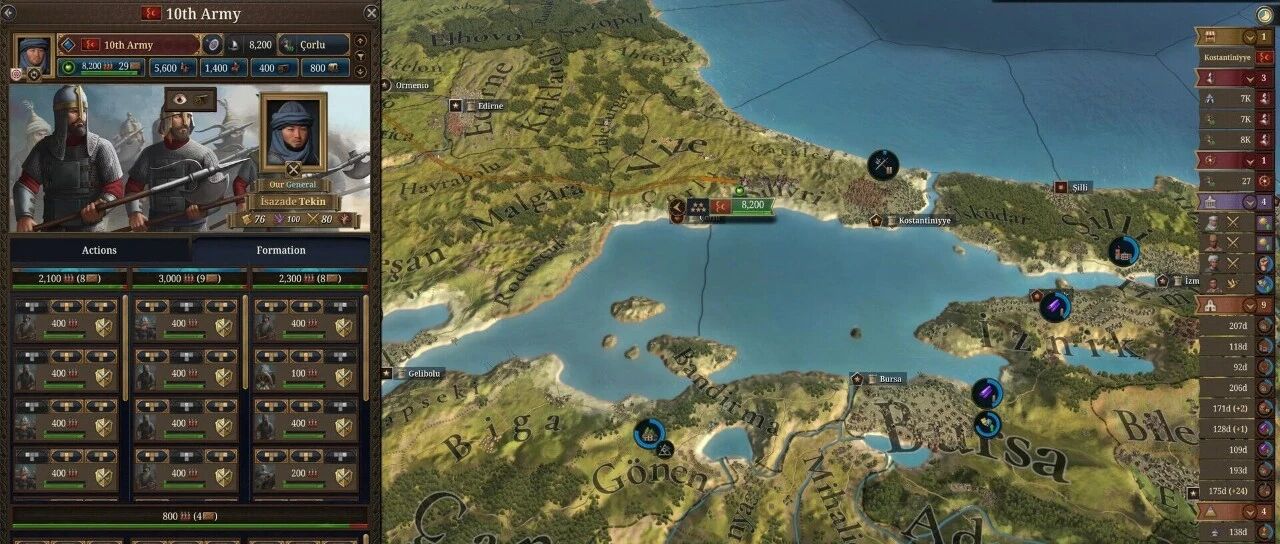Jump to the army's Çorlu location
The image size is (1280, 544).
pyautogui.click(x=314, y=45)
